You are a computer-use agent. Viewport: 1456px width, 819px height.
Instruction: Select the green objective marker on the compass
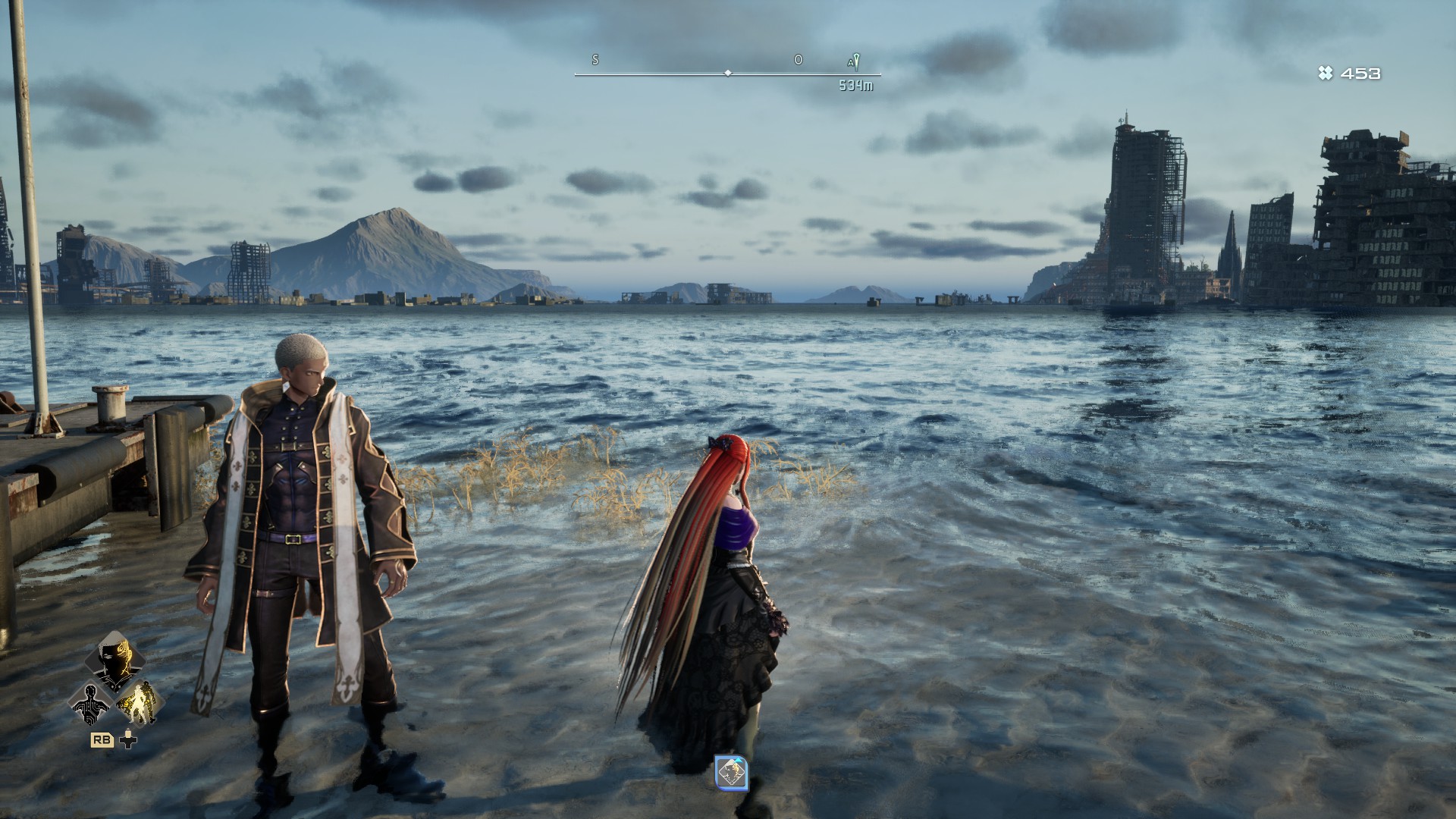pos(855,61)
